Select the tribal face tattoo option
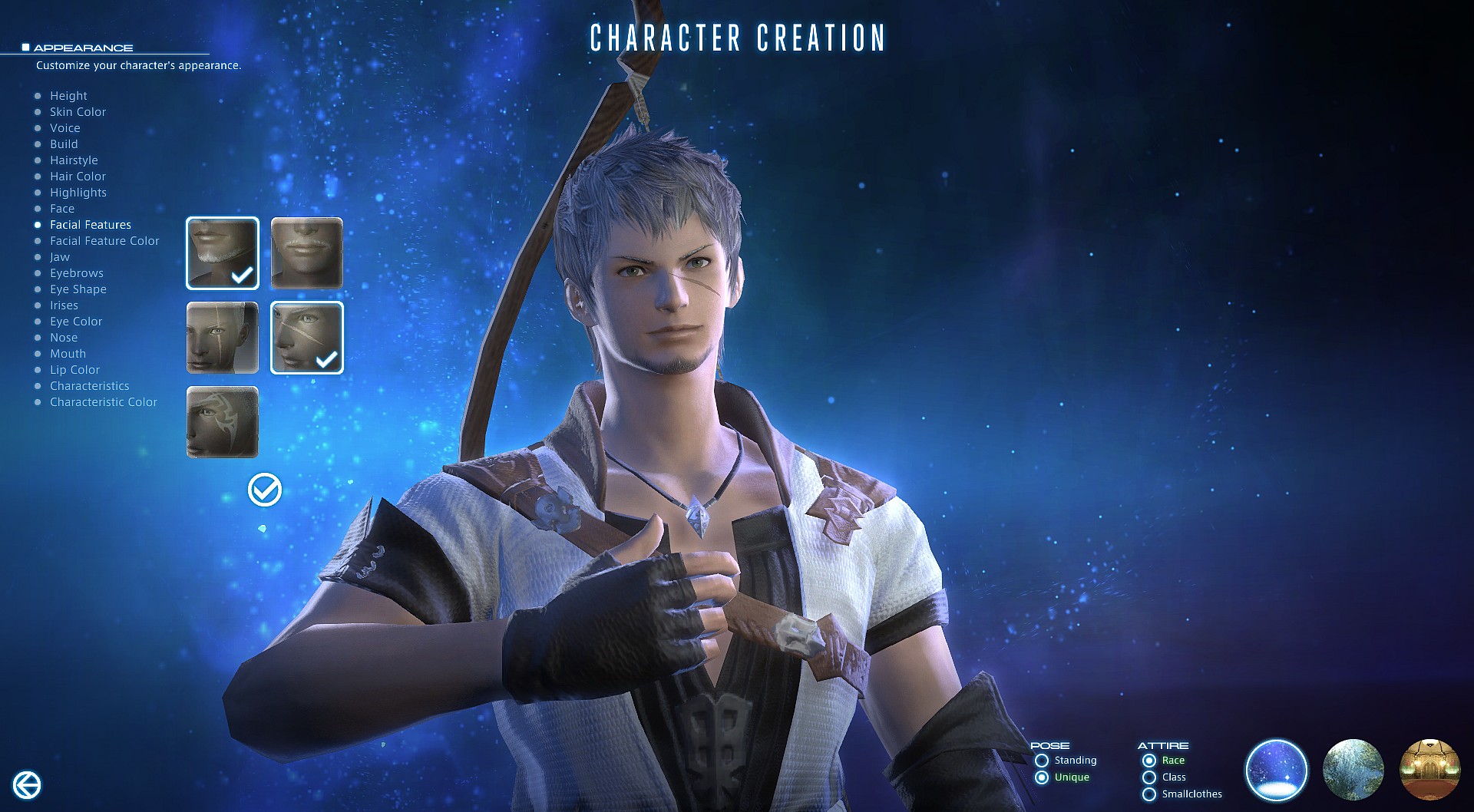This screenshot has width=1474, height=812. pyautogui.click(x=222, y=422)
